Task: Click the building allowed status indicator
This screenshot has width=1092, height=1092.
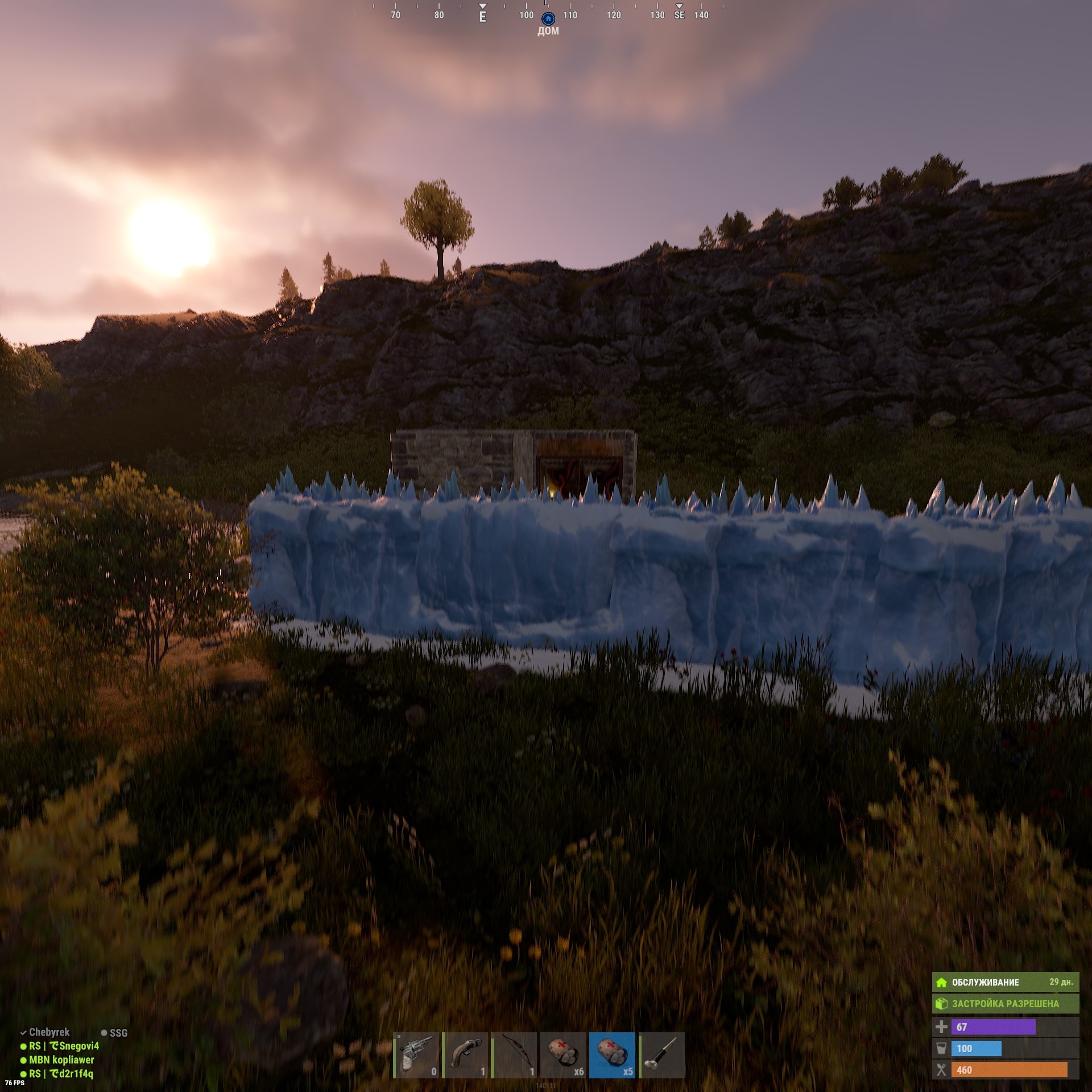Action: coord(1005,1004)
